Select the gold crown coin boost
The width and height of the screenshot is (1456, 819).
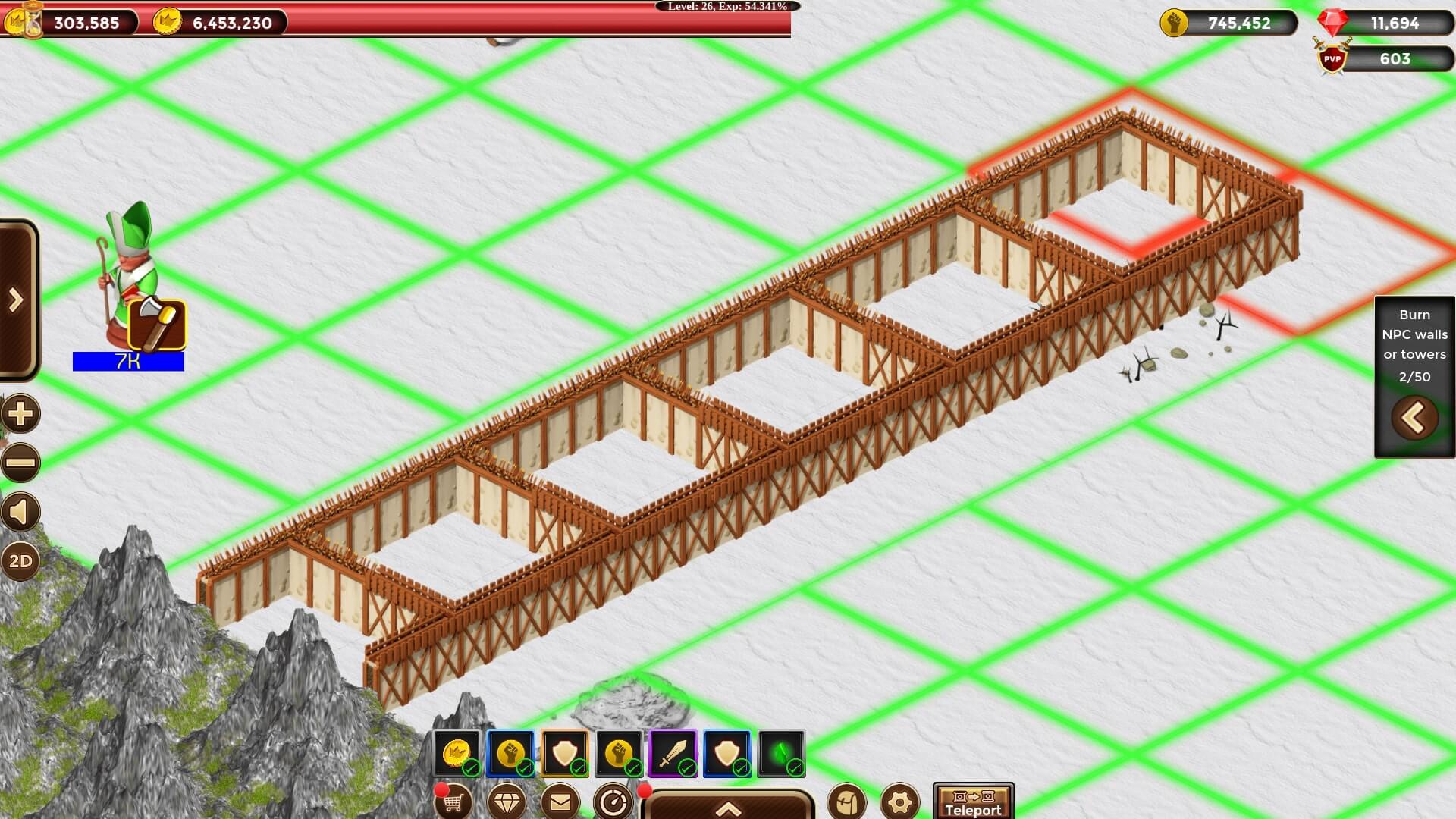coord(457,754)
